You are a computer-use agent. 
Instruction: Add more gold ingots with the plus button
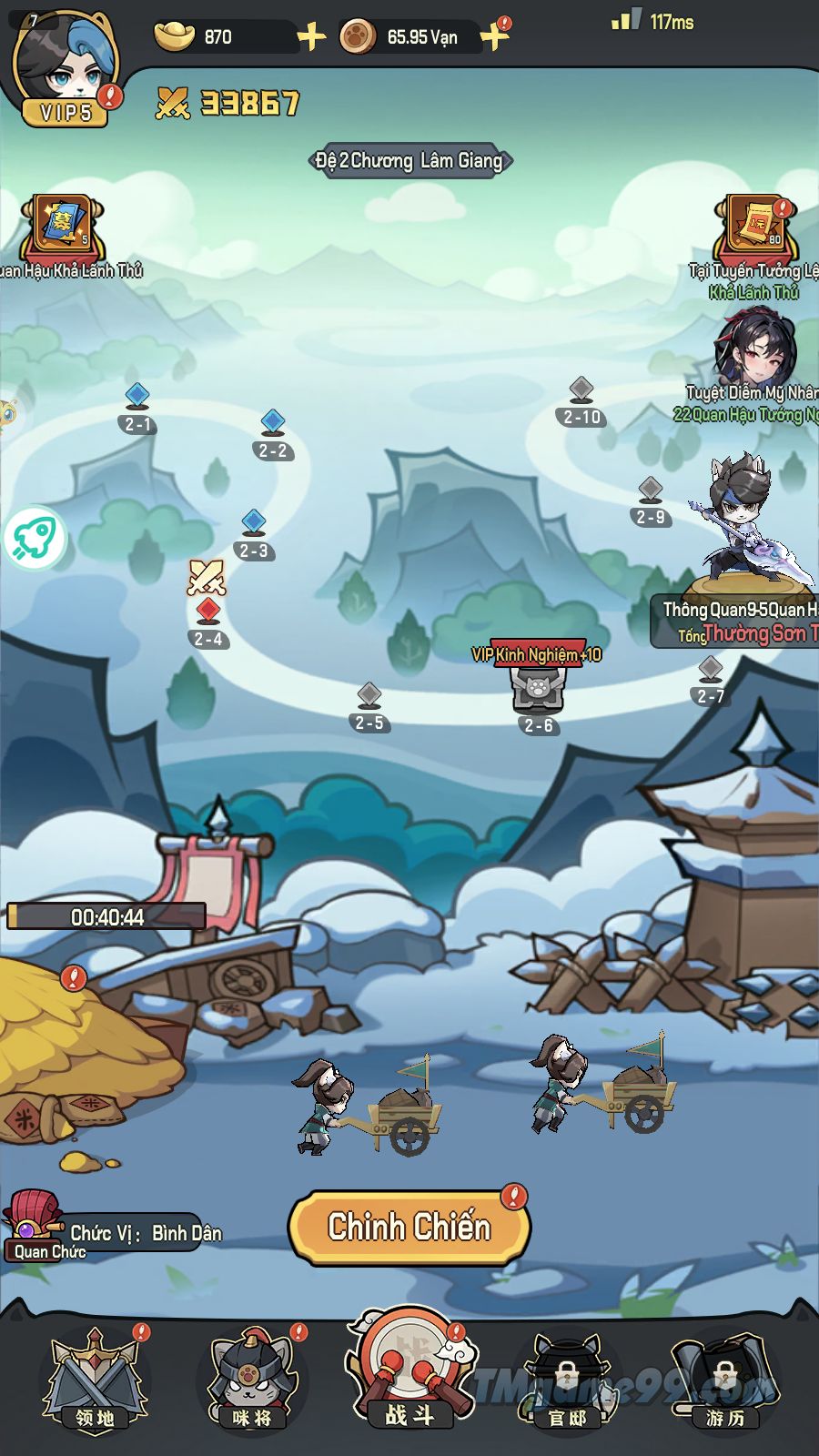(311, 37)
